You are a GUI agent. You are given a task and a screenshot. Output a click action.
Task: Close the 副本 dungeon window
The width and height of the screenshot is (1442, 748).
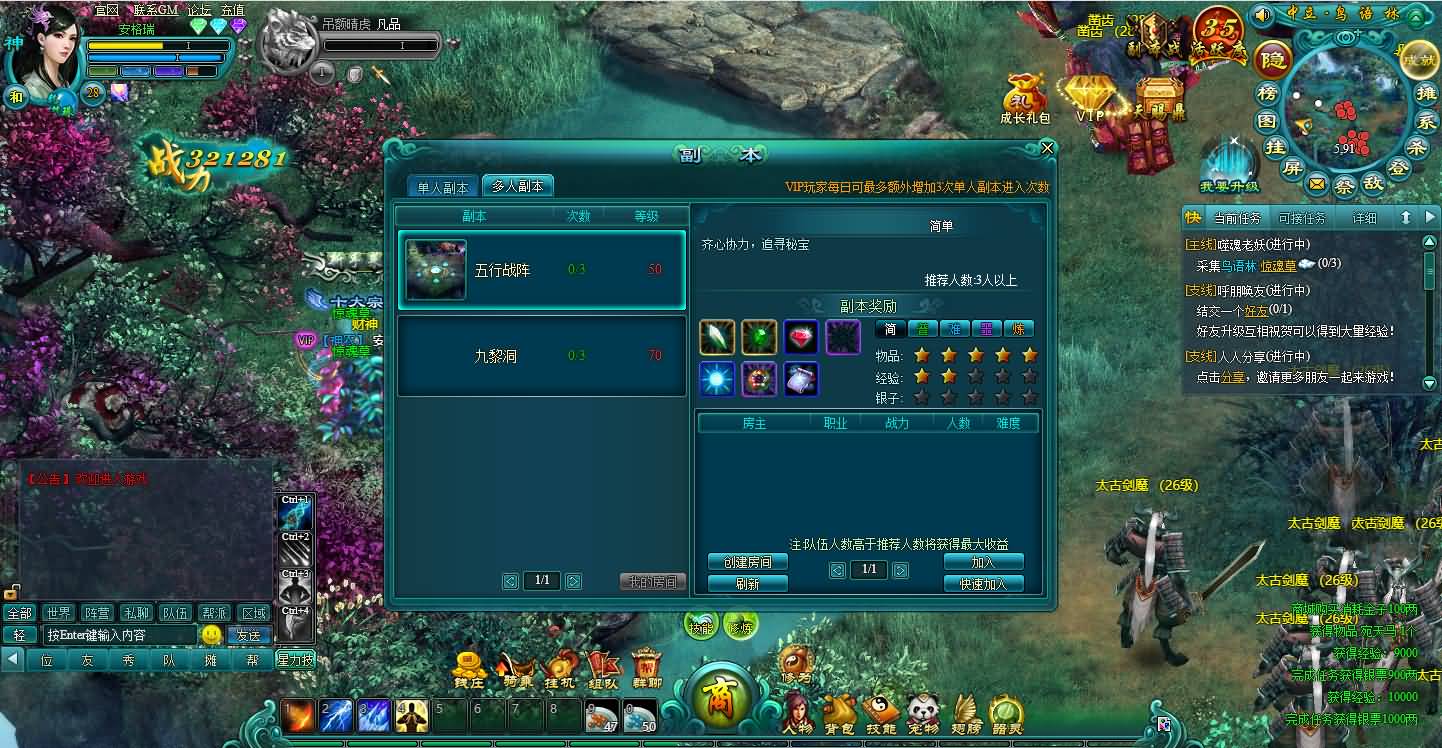[x=1047, y=149]
